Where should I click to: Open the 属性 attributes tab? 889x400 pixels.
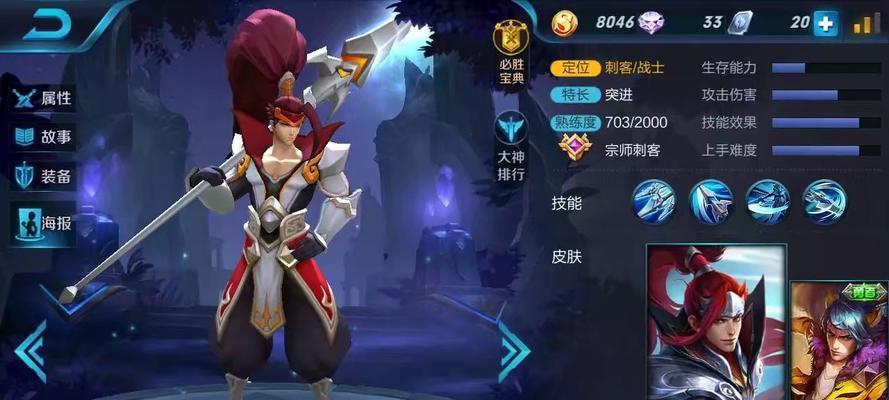43,98
